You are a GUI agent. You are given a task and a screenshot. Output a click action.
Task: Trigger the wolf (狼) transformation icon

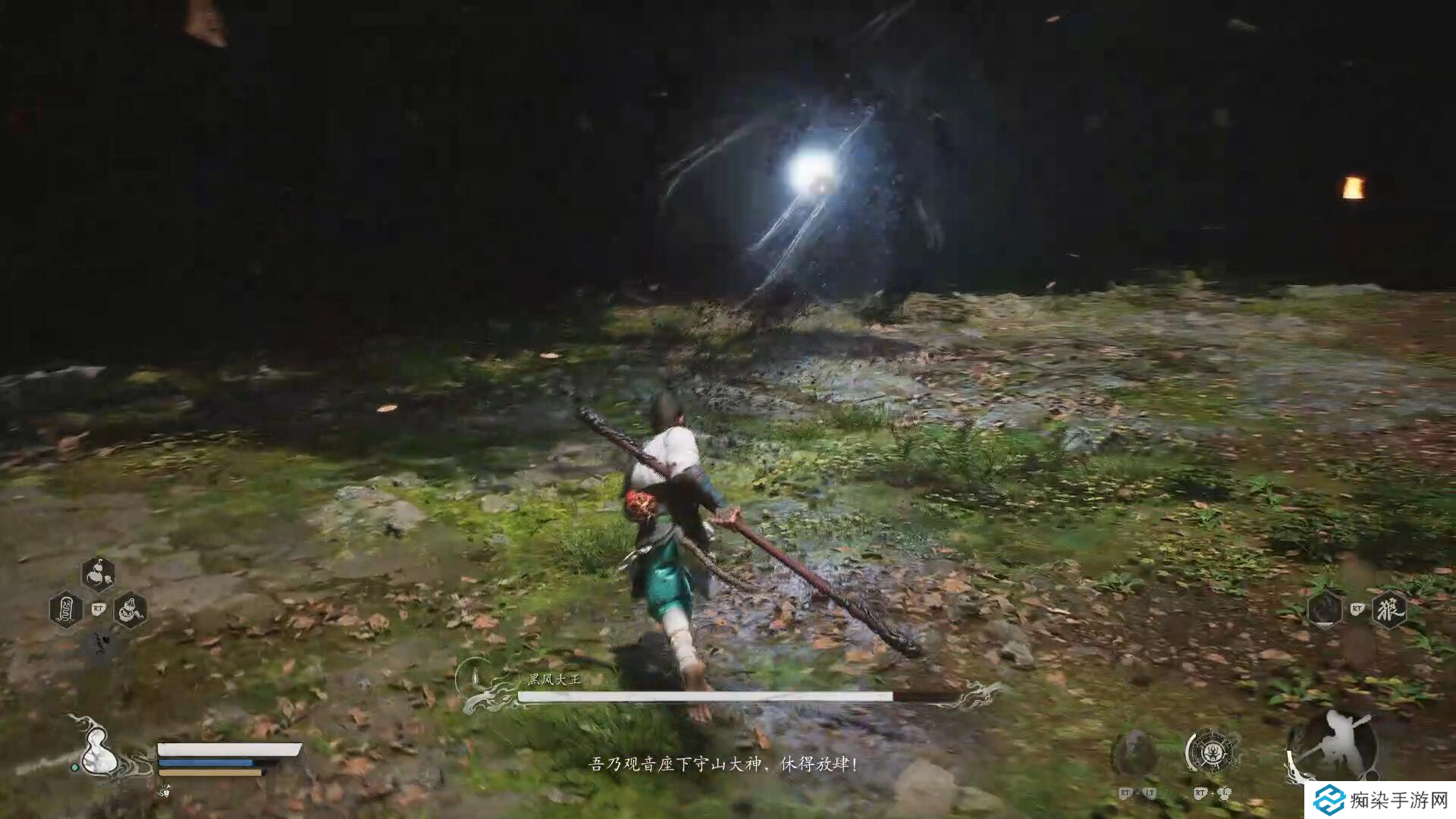click(x=1389, y=609)
